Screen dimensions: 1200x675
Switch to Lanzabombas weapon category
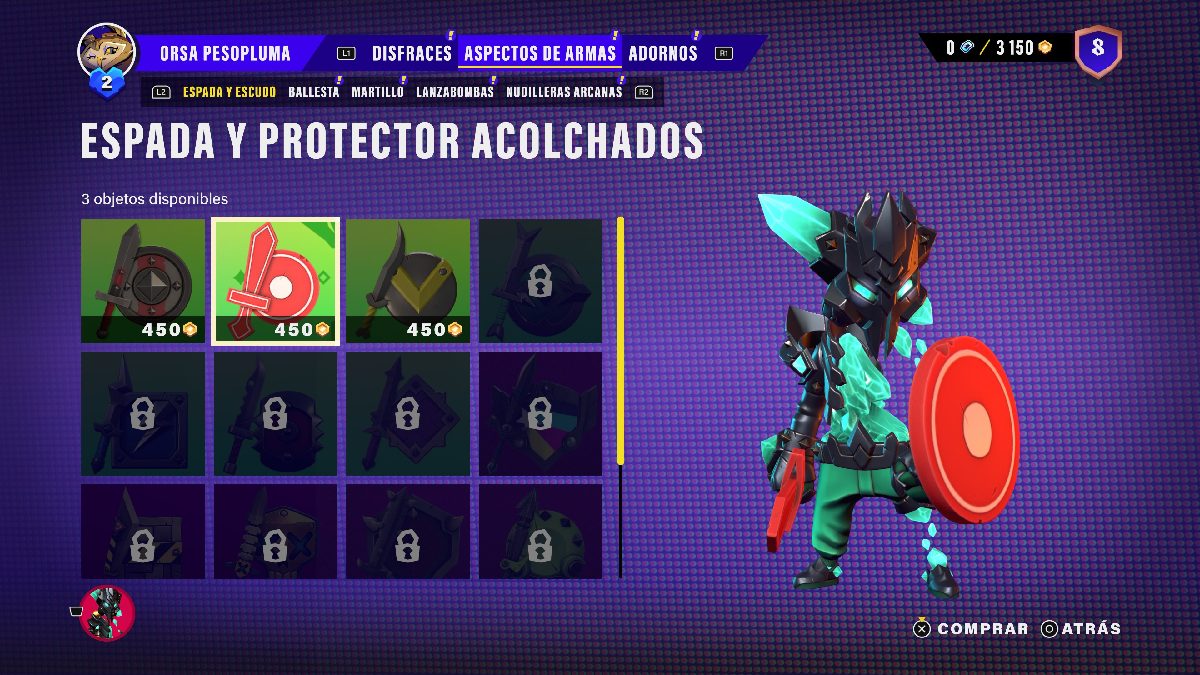455,92
